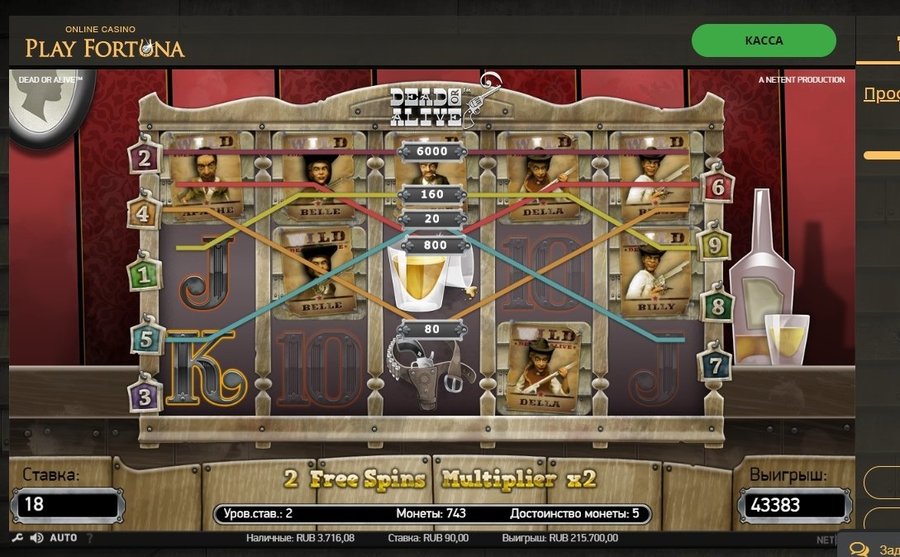Open the chat bubble widget
900x557 pixels.
point(859,548)
